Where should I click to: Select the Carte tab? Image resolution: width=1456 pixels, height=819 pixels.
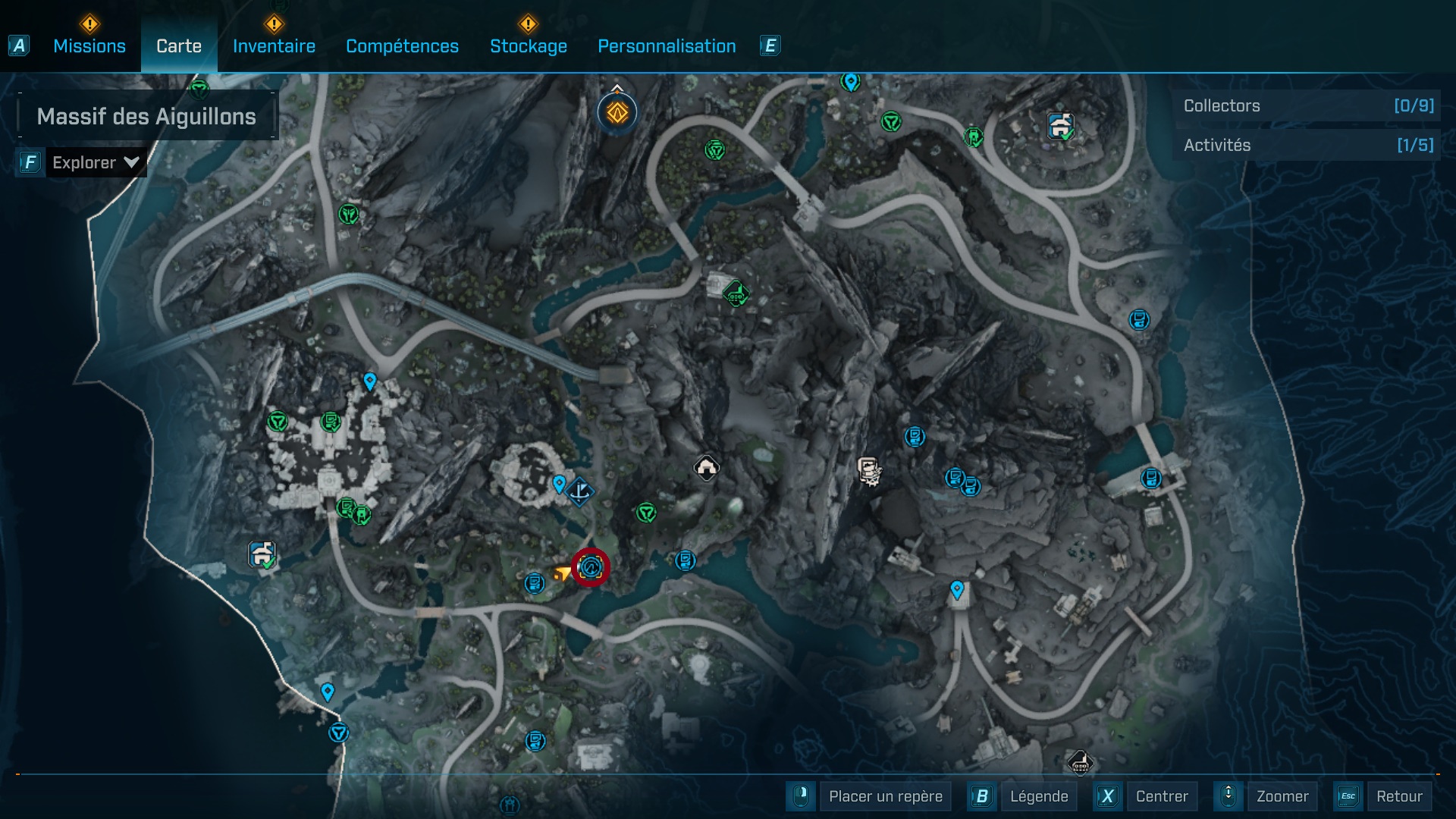click(179, 46)
